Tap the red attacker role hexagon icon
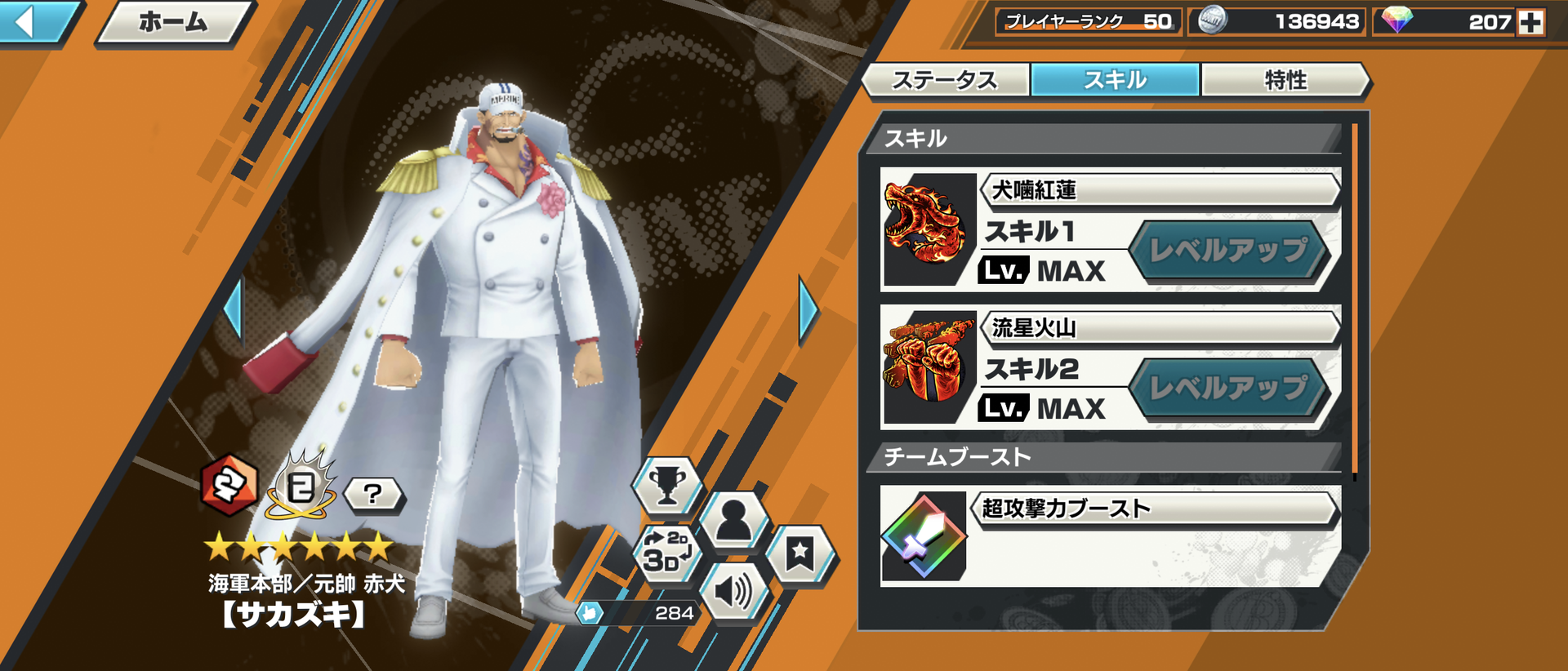The width and height of the screenshot is (1568, 671). click(229, 486)
